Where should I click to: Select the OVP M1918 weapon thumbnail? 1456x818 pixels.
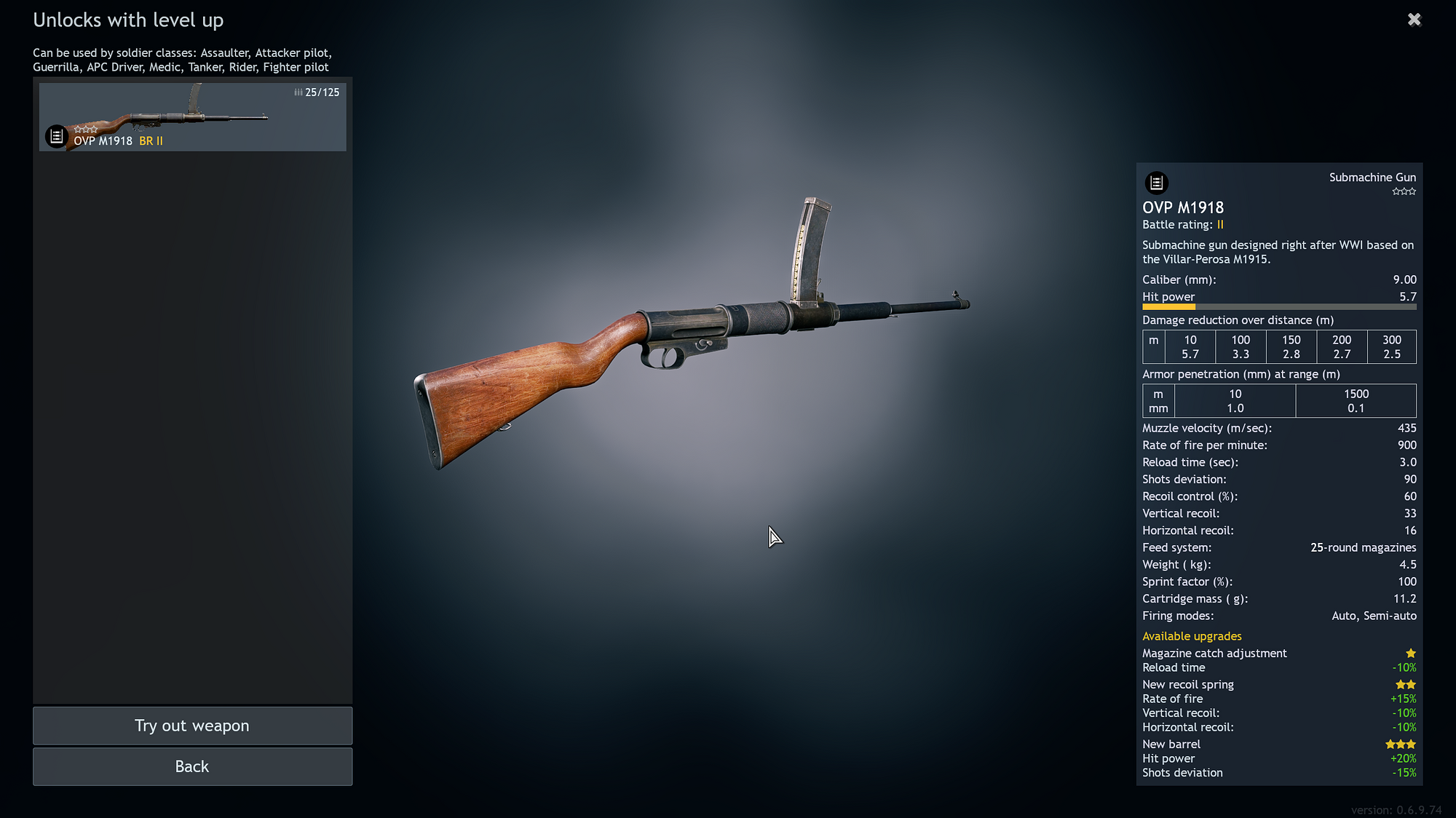tap(192, 116)
